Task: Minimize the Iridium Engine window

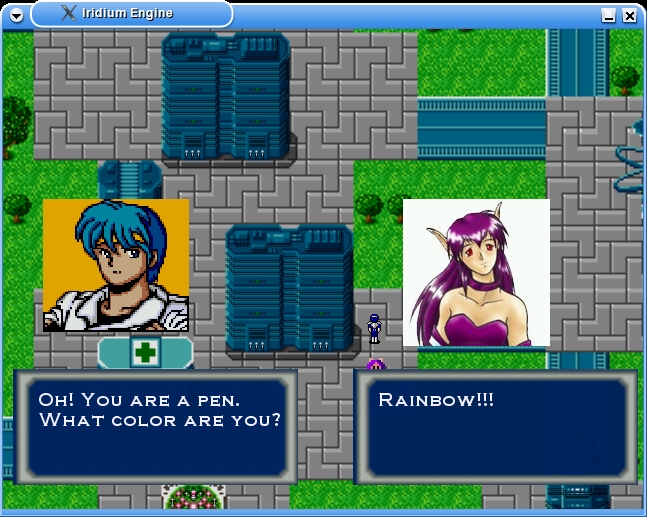Action: pos(608,16)
